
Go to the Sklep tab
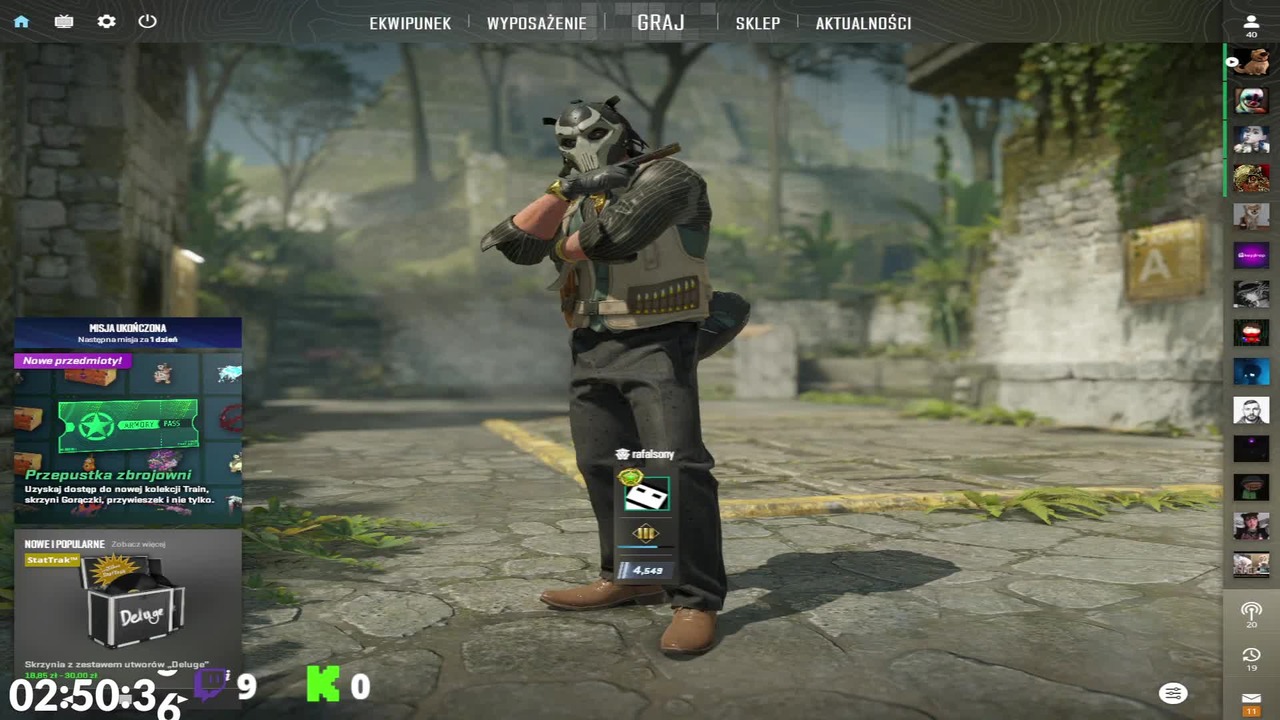pyautogui.click(x=757, y=23)
